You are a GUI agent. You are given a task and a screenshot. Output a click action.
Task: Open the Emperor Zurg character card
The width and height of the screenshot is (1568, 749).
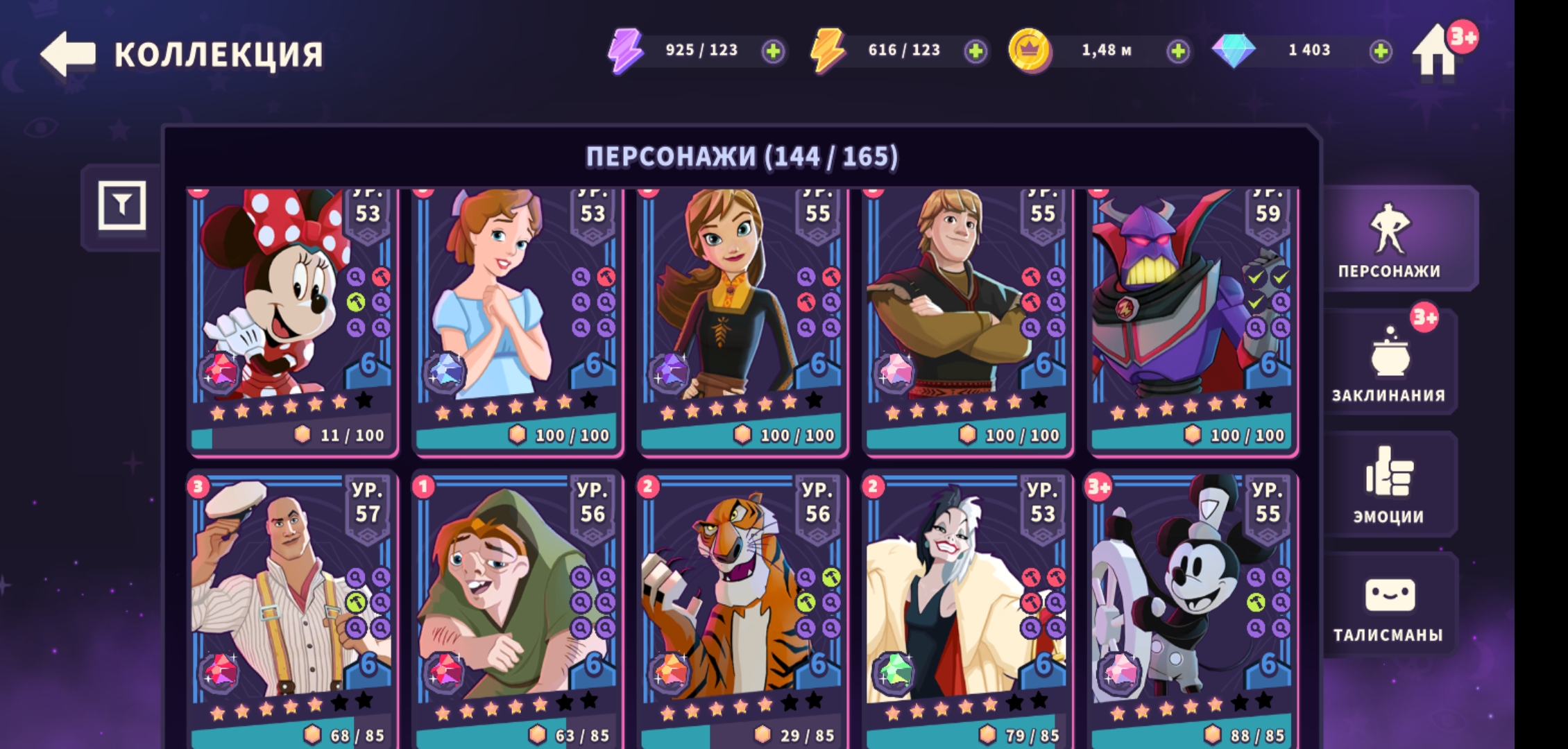[1192, 319]
